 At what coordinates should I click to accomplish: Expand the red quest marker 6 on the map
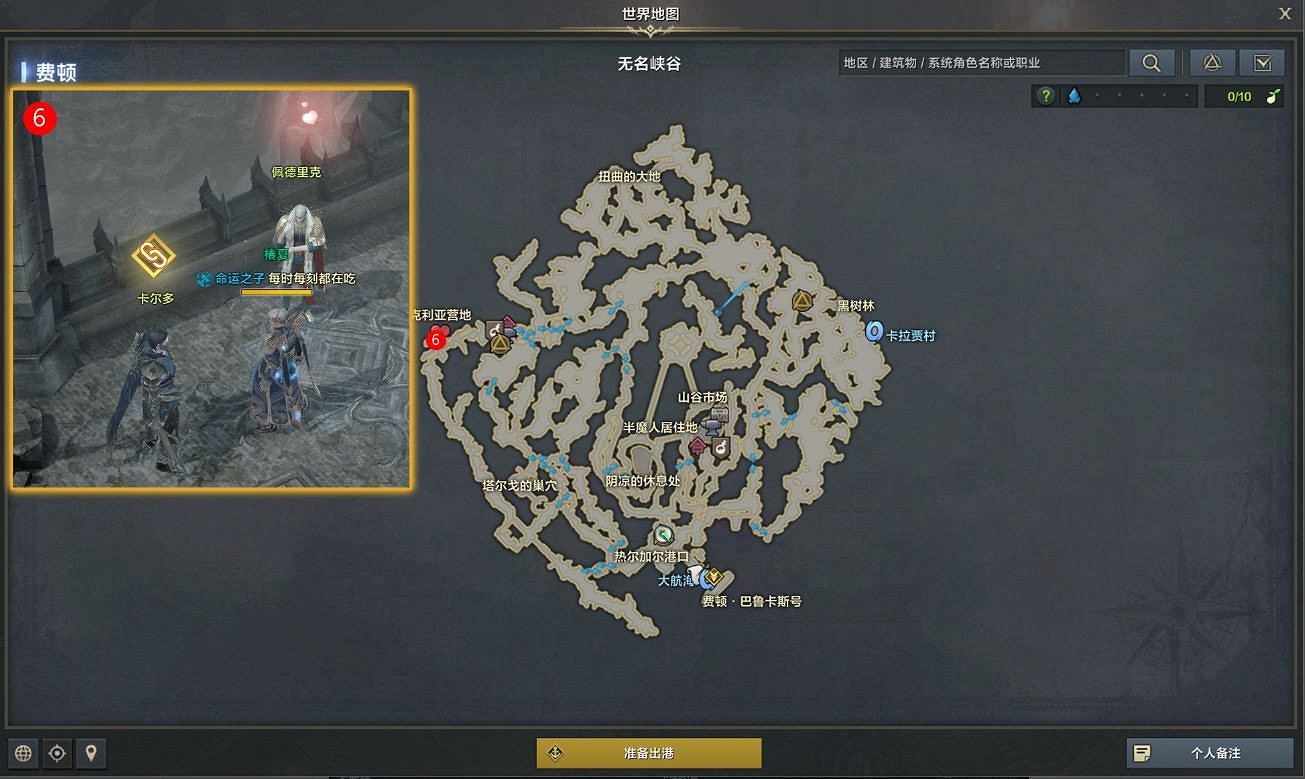pyautogui.click(x=435, y=340)
